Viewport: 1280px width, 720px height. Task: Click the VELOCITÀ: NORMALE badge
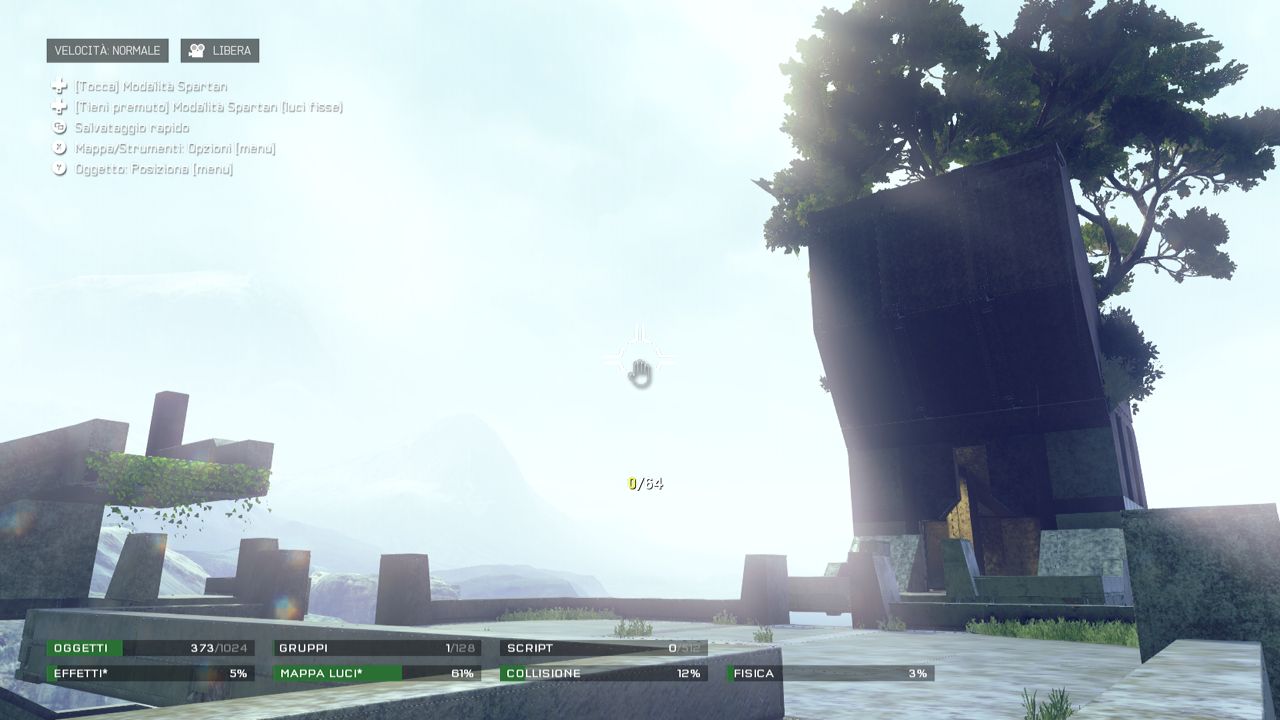107,50
